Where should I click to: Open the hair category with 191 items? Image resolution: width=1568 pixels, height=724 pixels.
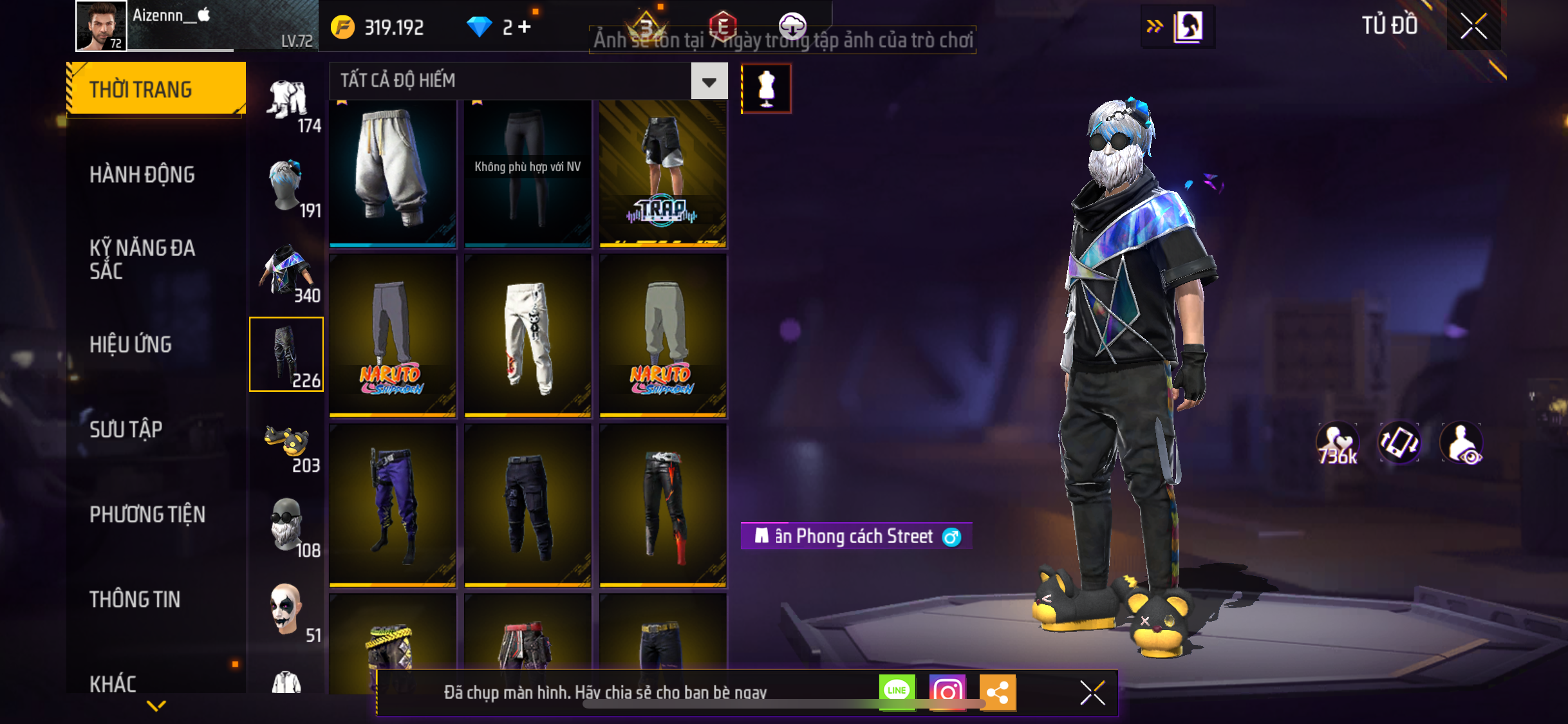pos(287,190)
